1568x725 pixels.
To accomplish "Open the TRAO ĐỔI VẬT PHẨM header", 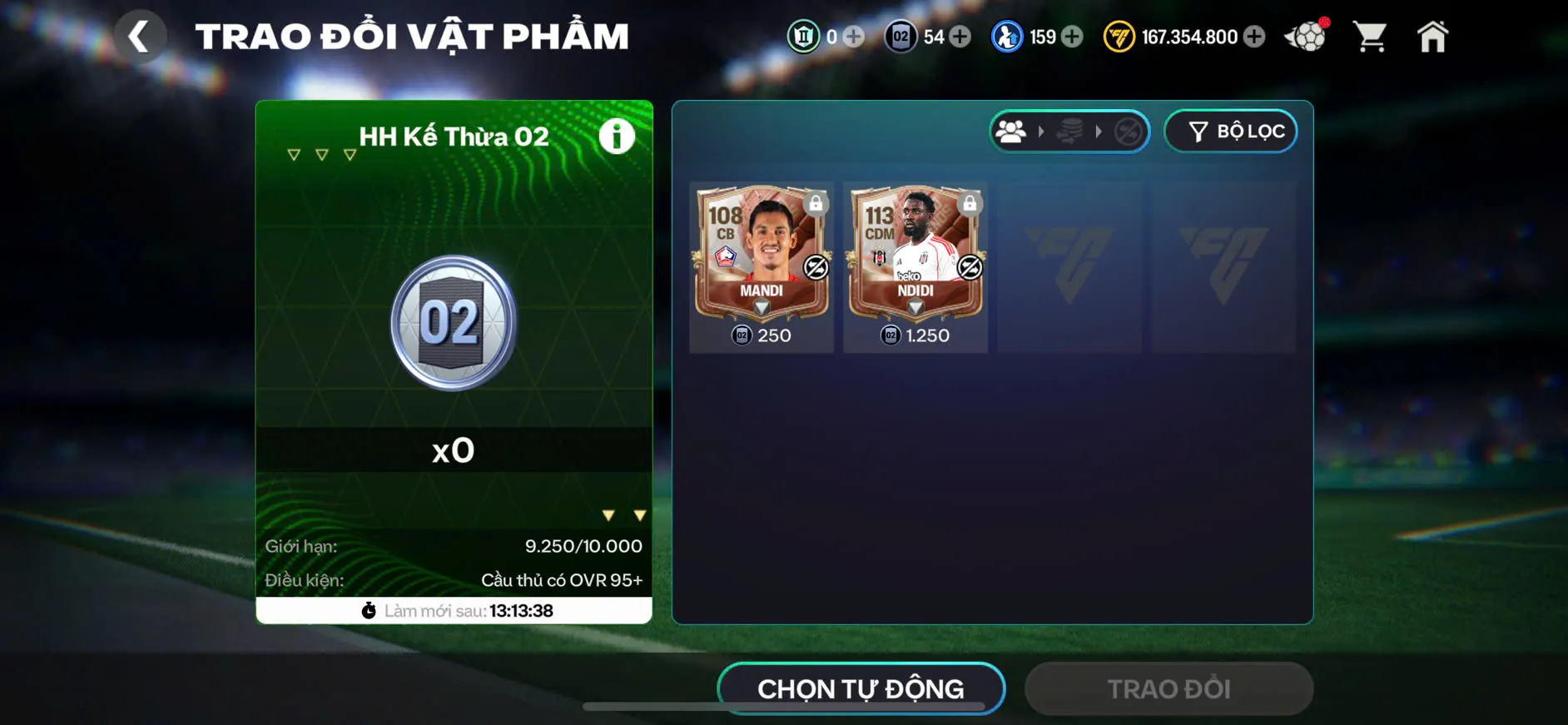I will [x=412, y=35].
